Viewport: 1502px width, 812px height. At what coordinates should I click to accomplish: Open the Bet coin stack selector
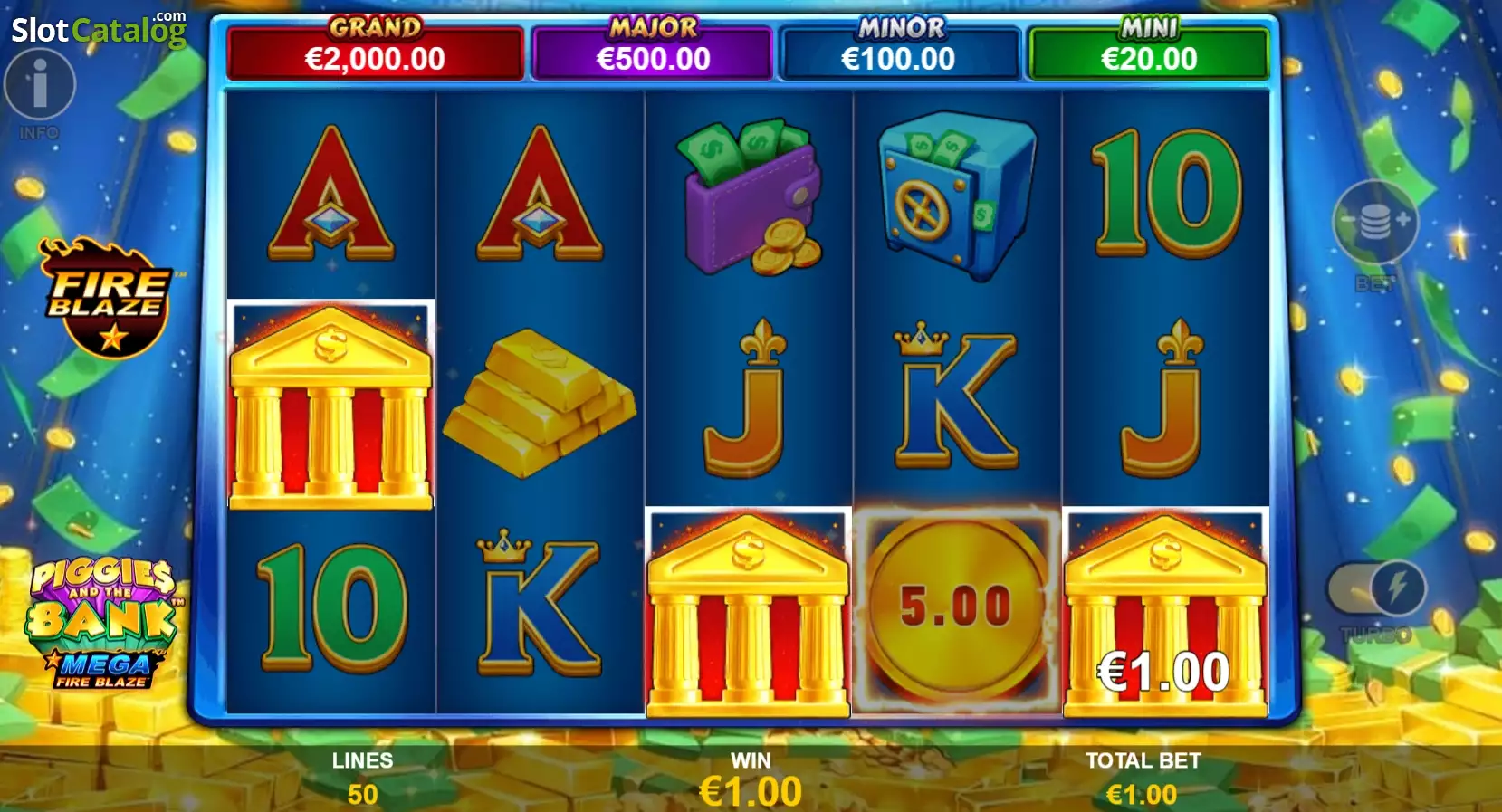pos(1374,223)
